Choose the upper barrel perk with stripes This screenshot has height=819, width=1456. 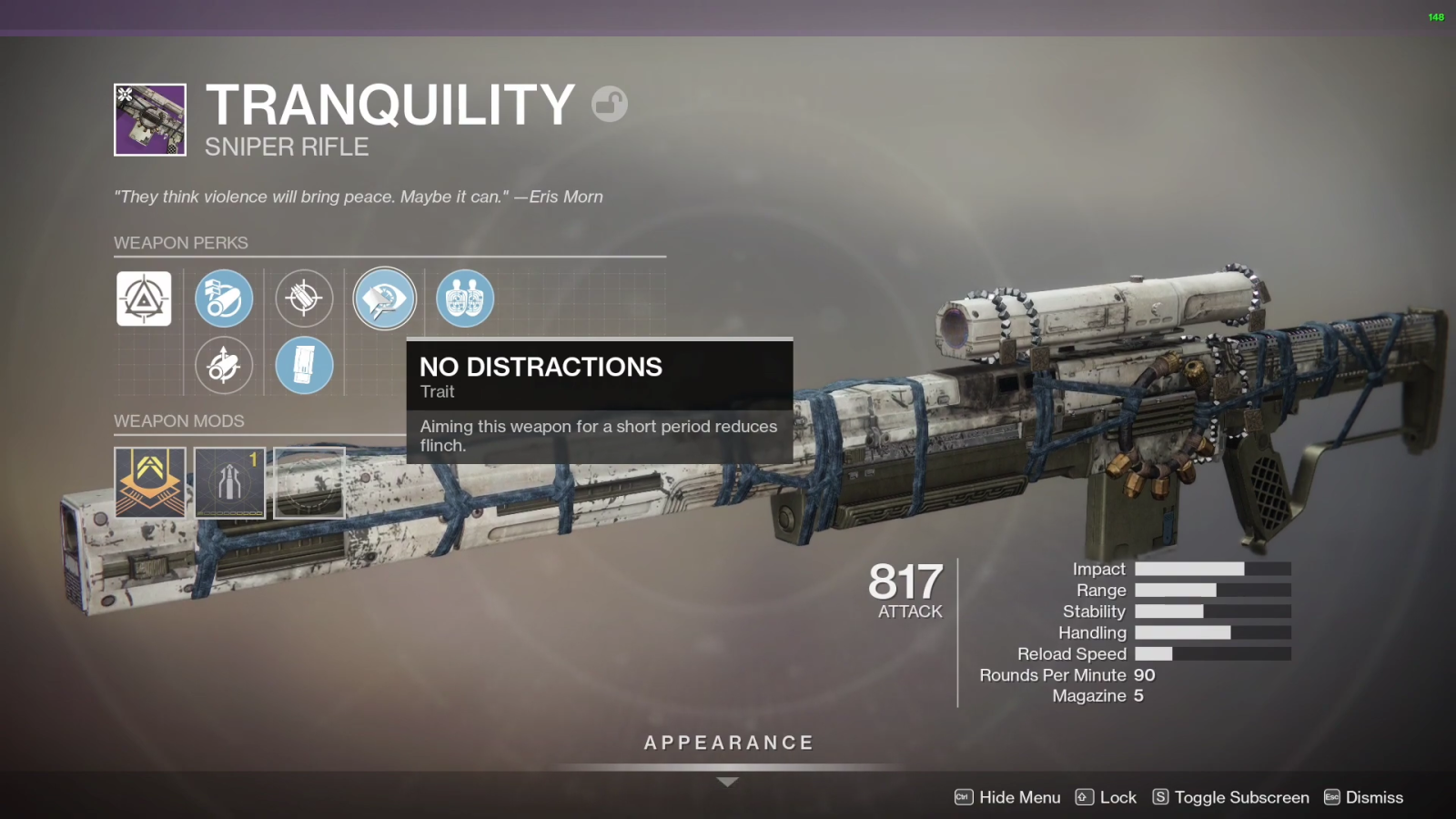(224, 298)
